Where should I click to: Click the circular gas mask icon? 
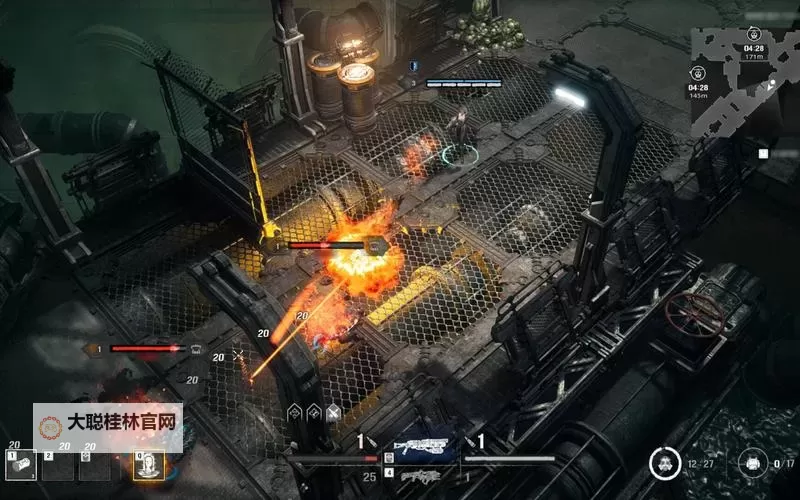coord(661,463)
